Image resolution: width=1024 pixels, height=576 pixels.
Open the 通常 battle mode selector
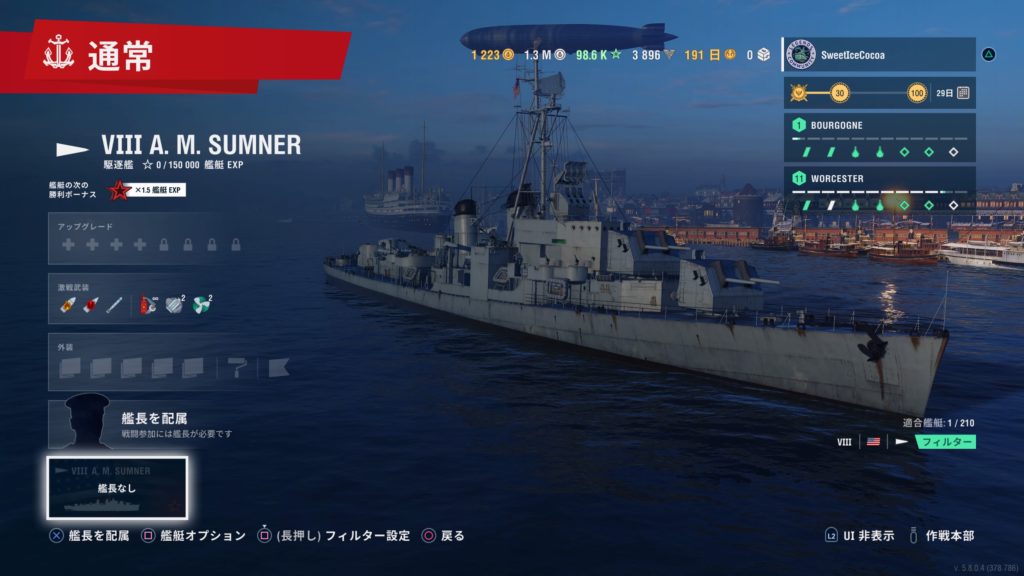(120, 57)
